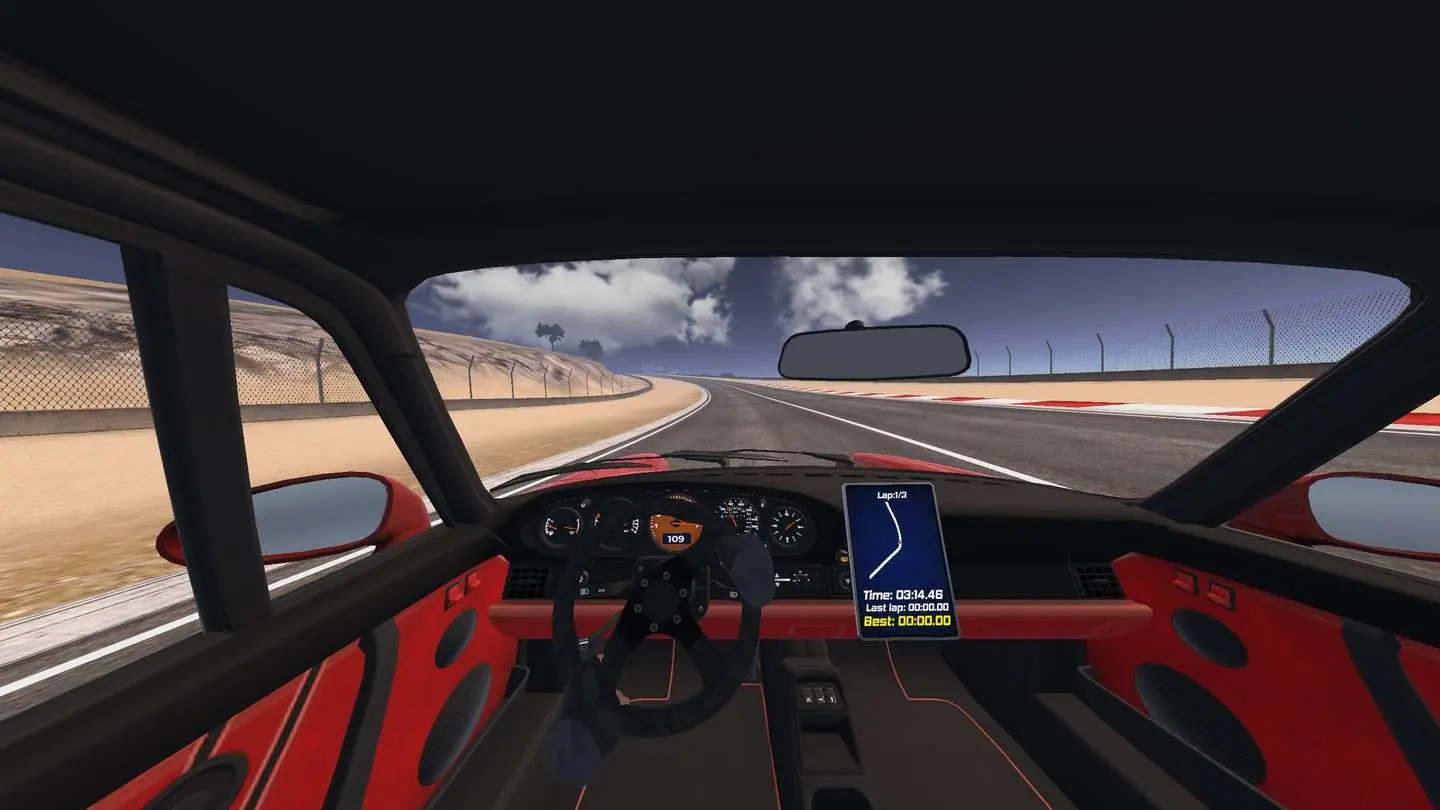
Task: Open the Lap:1/3 counter on the tablet
Action: point(892,493)
